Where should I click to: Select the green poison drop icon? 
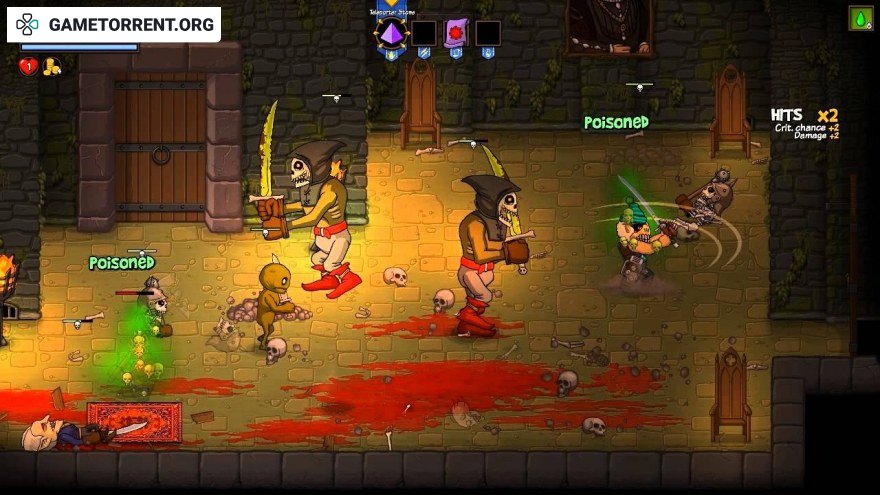860,18
